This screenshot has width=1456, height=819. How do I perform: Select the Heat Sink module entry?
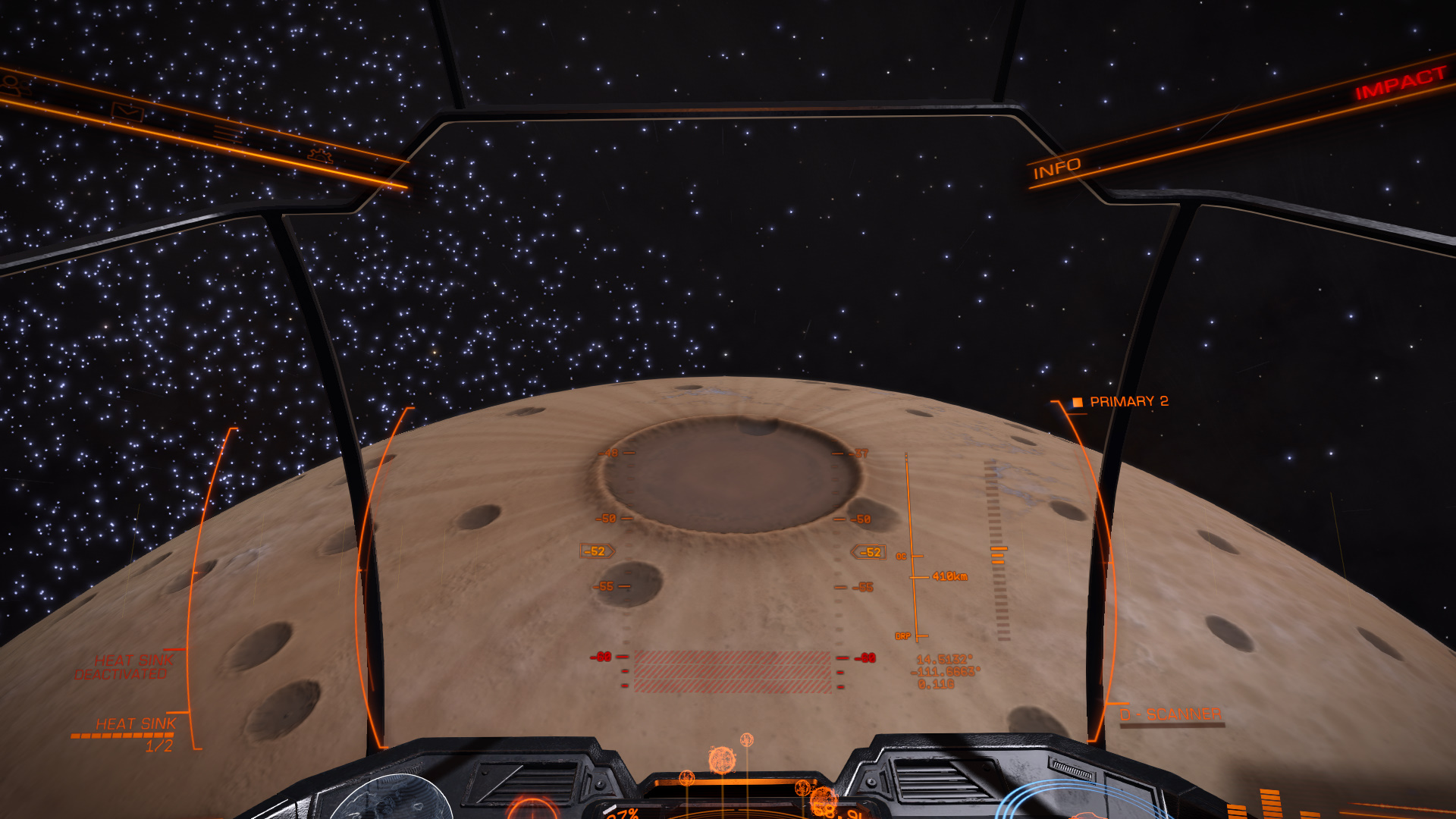(136, 724)
